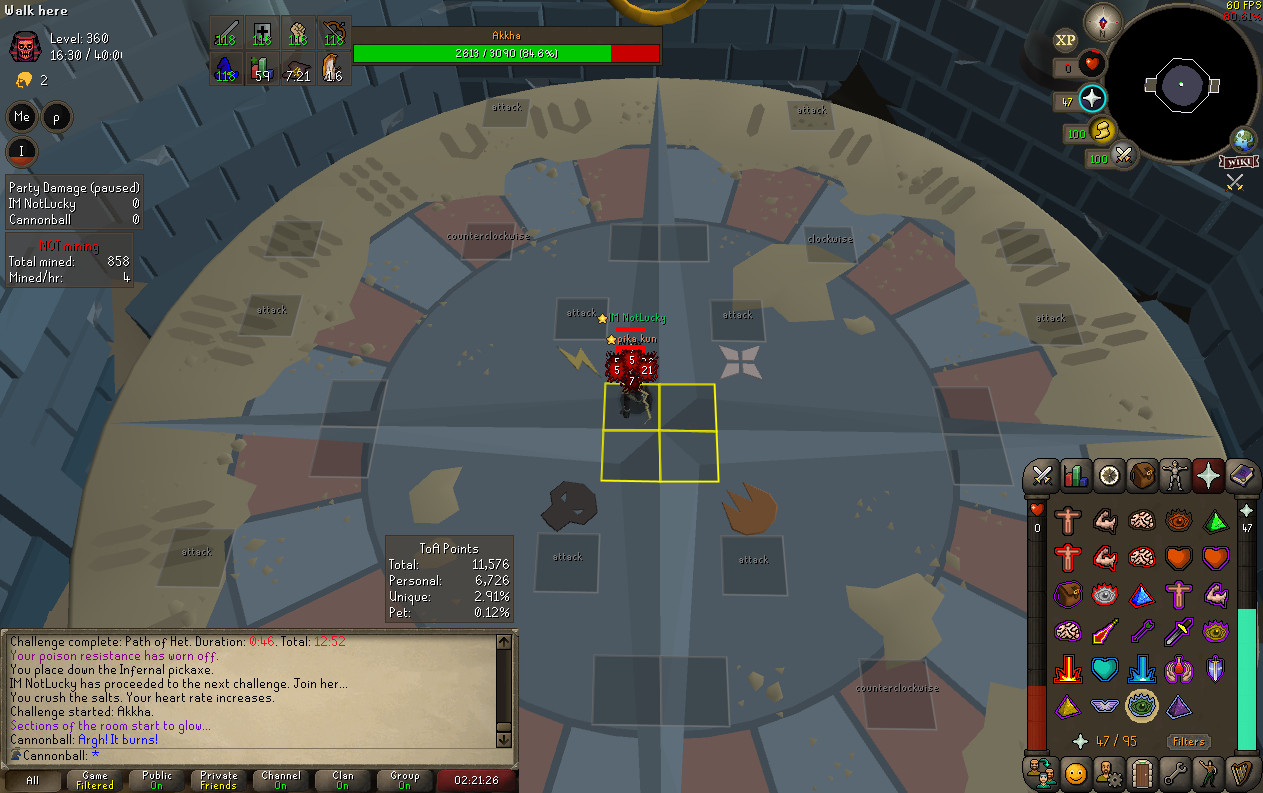Image resolution: width=1263 pixels, height=793 pixels.
Task: Open the Logout door tab
Action: click(x=1141, y=773)
